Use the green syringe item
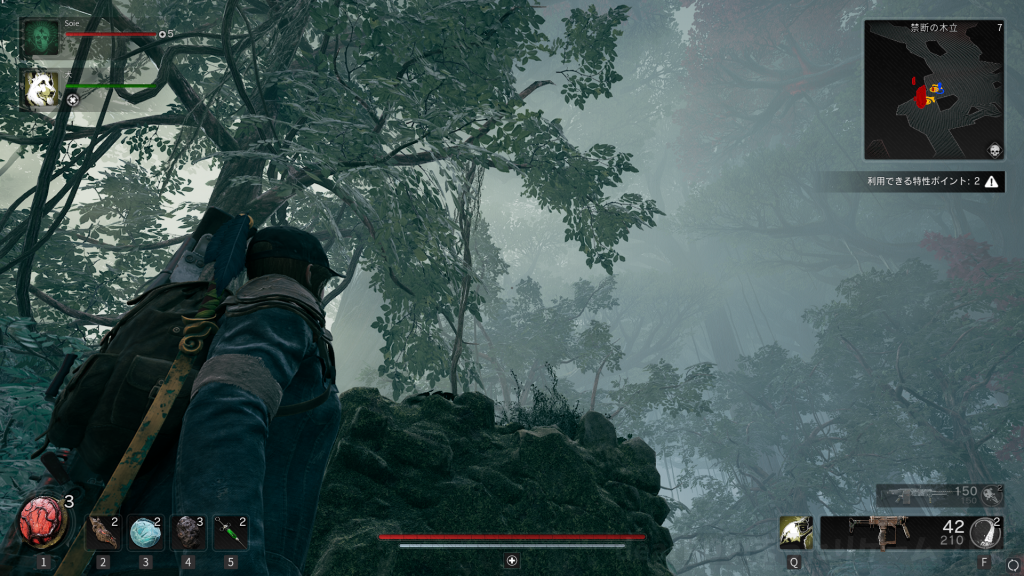The height and width of the screenshot is (576, 1024). click(230, 533)
